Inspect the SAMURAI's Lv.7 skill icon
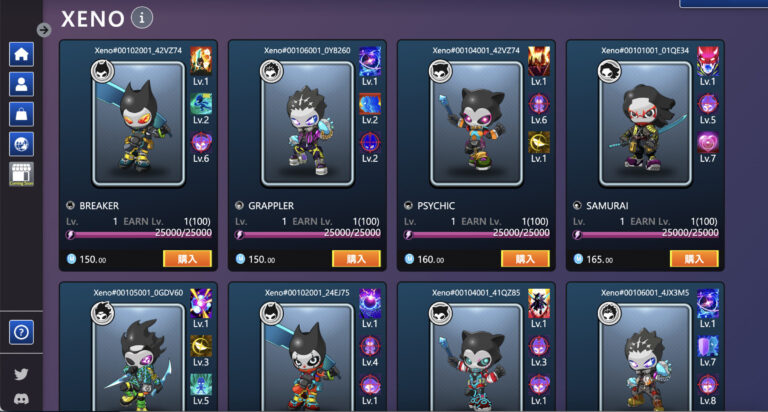This screenshot has width=768, height=412. 708,141
